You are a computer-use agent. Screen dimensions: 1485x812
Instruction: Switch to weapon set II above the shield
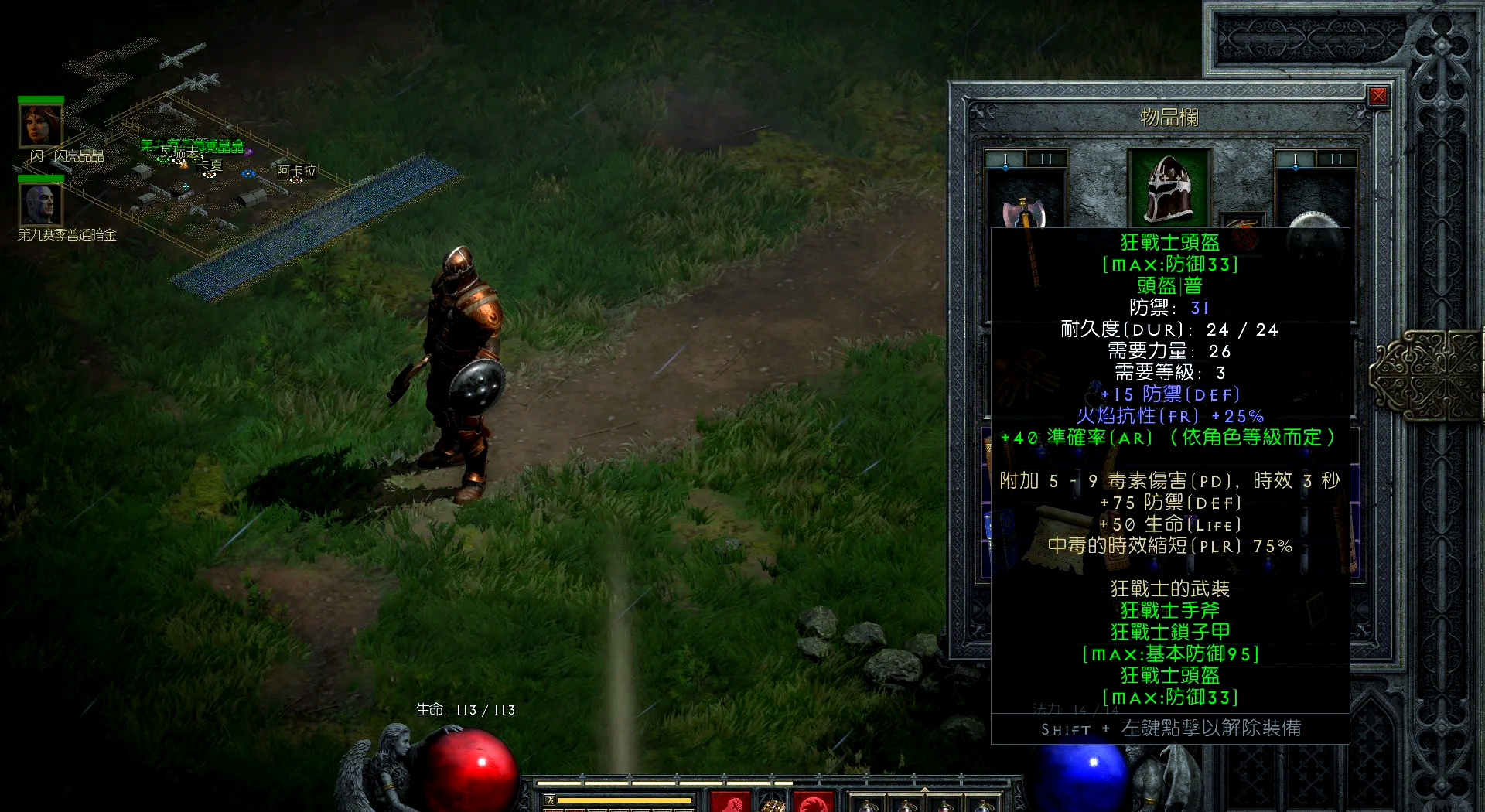click(1336, 159)
